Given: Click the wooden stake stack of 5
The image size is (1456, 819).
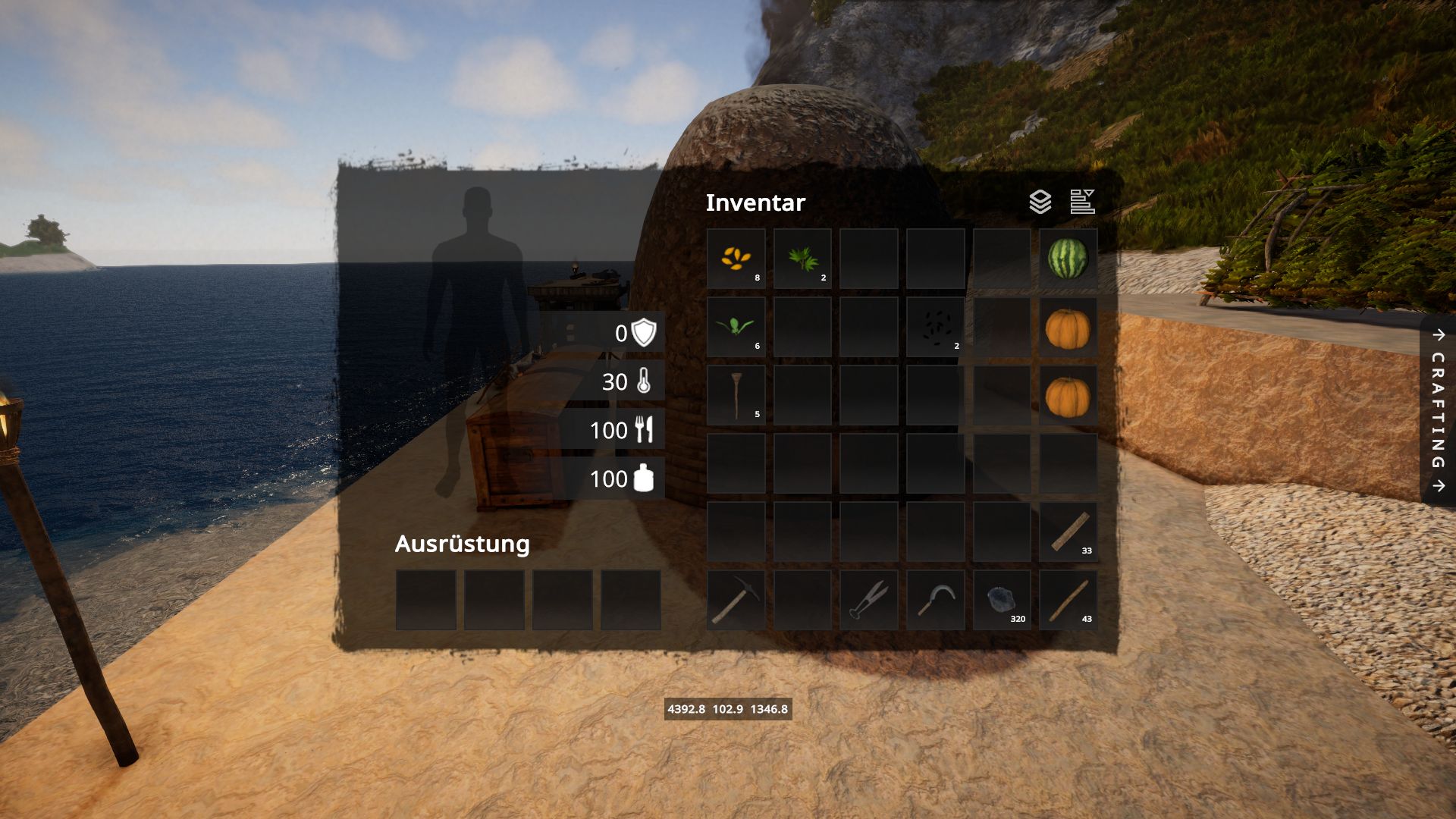Looking at the screenshot, I should (736, 395).
